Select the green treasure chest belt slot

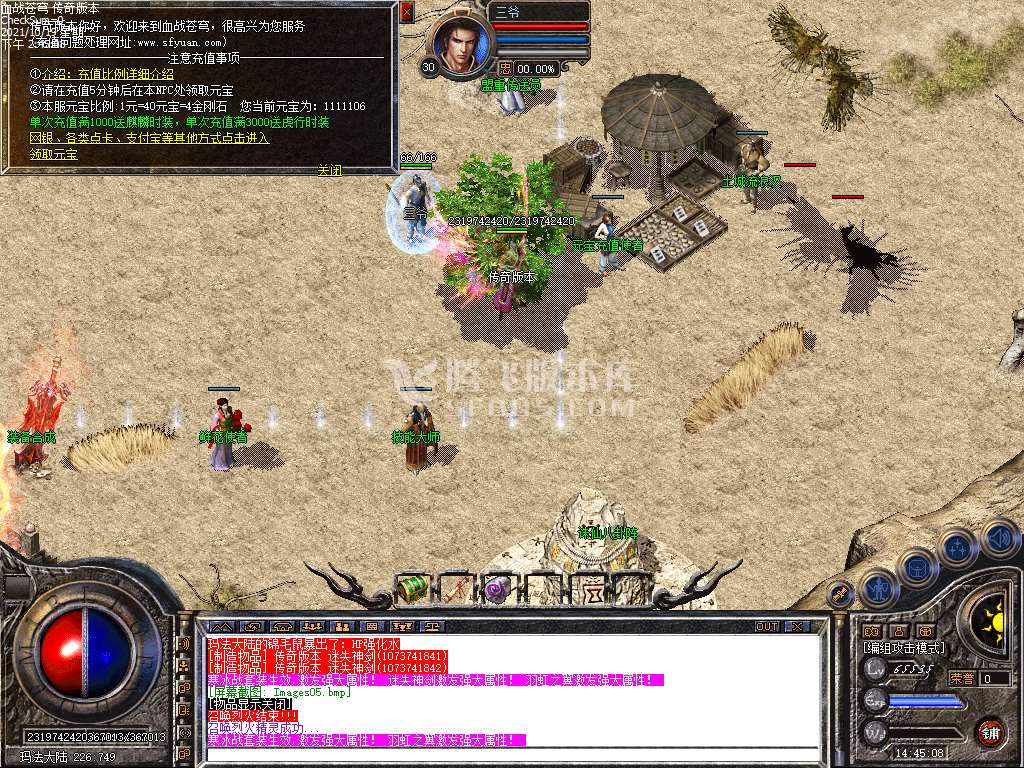[x=411, y=589]
